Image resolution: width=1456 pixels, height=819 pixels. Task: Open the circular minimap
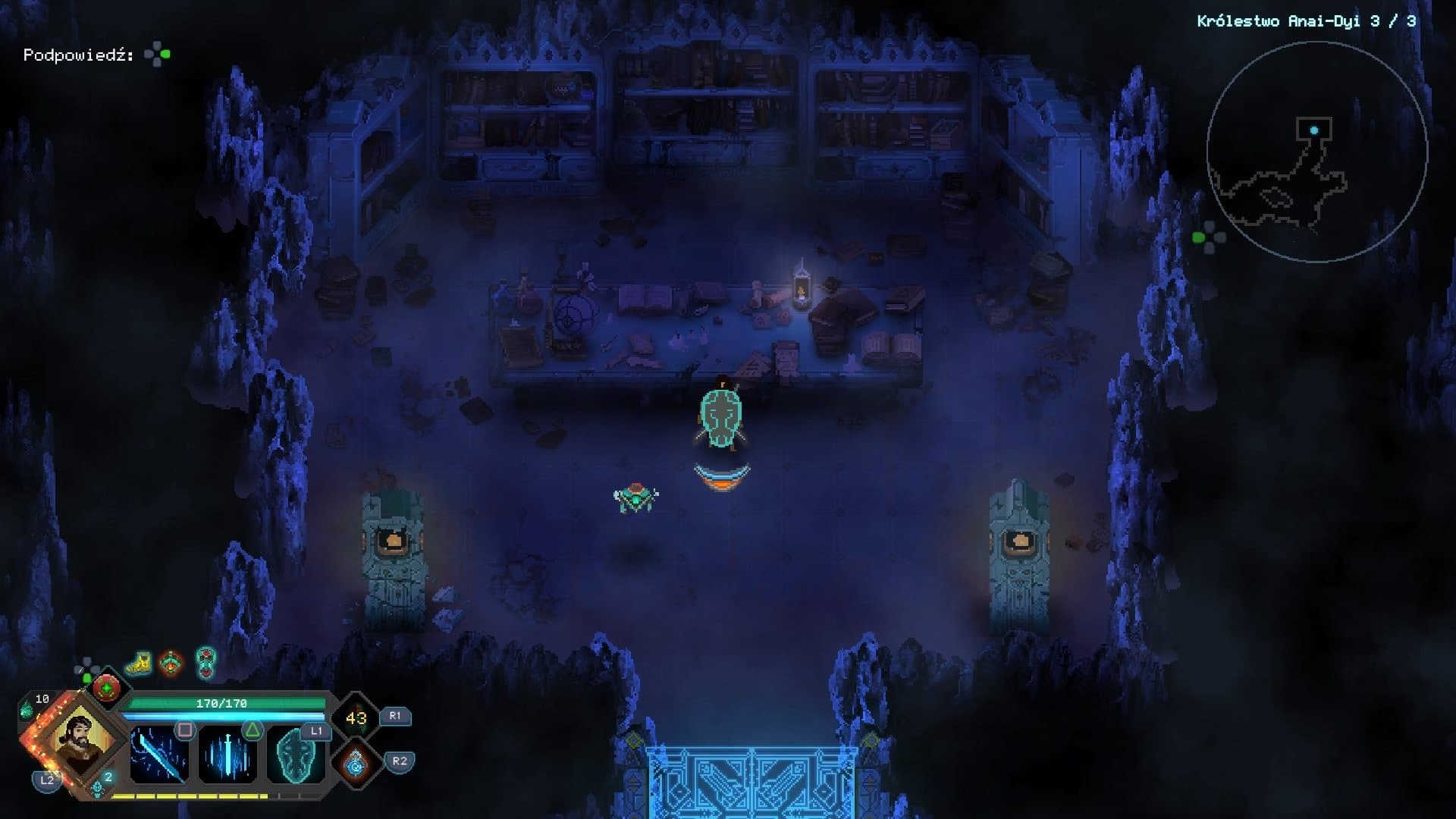click(1316, 152)
